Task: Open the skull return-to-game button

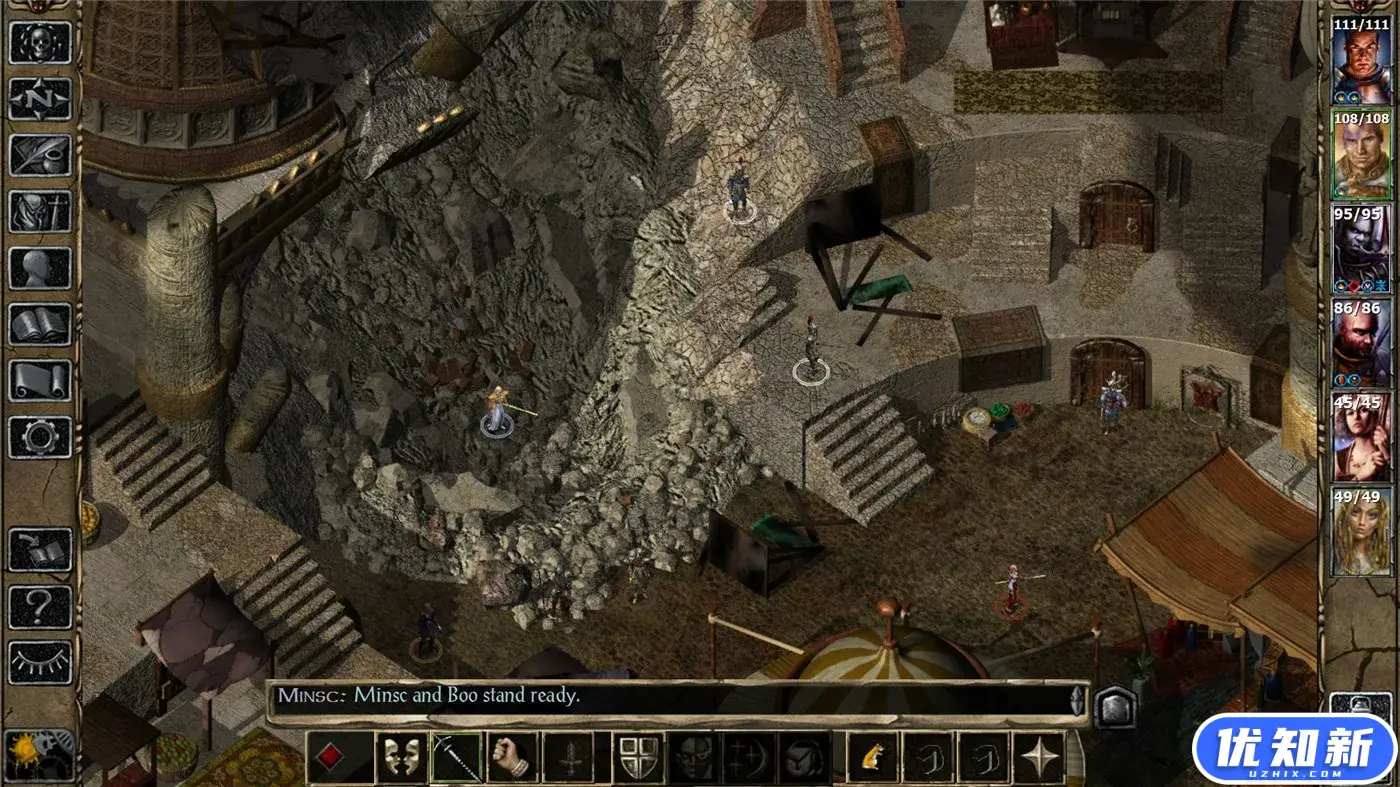Action: (40, 44)
